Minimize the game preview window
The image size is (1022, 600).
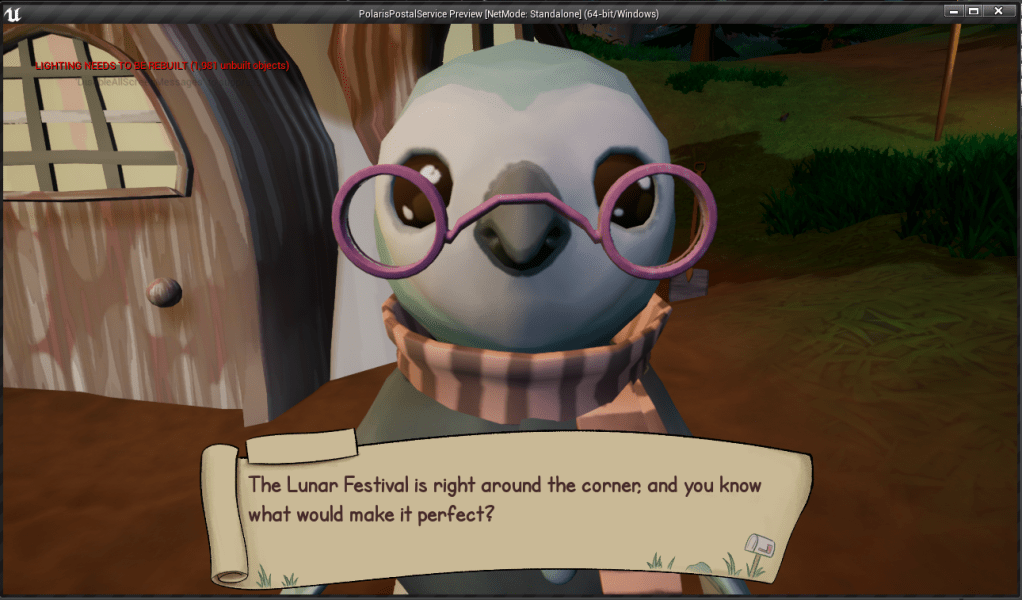(950, 10)
